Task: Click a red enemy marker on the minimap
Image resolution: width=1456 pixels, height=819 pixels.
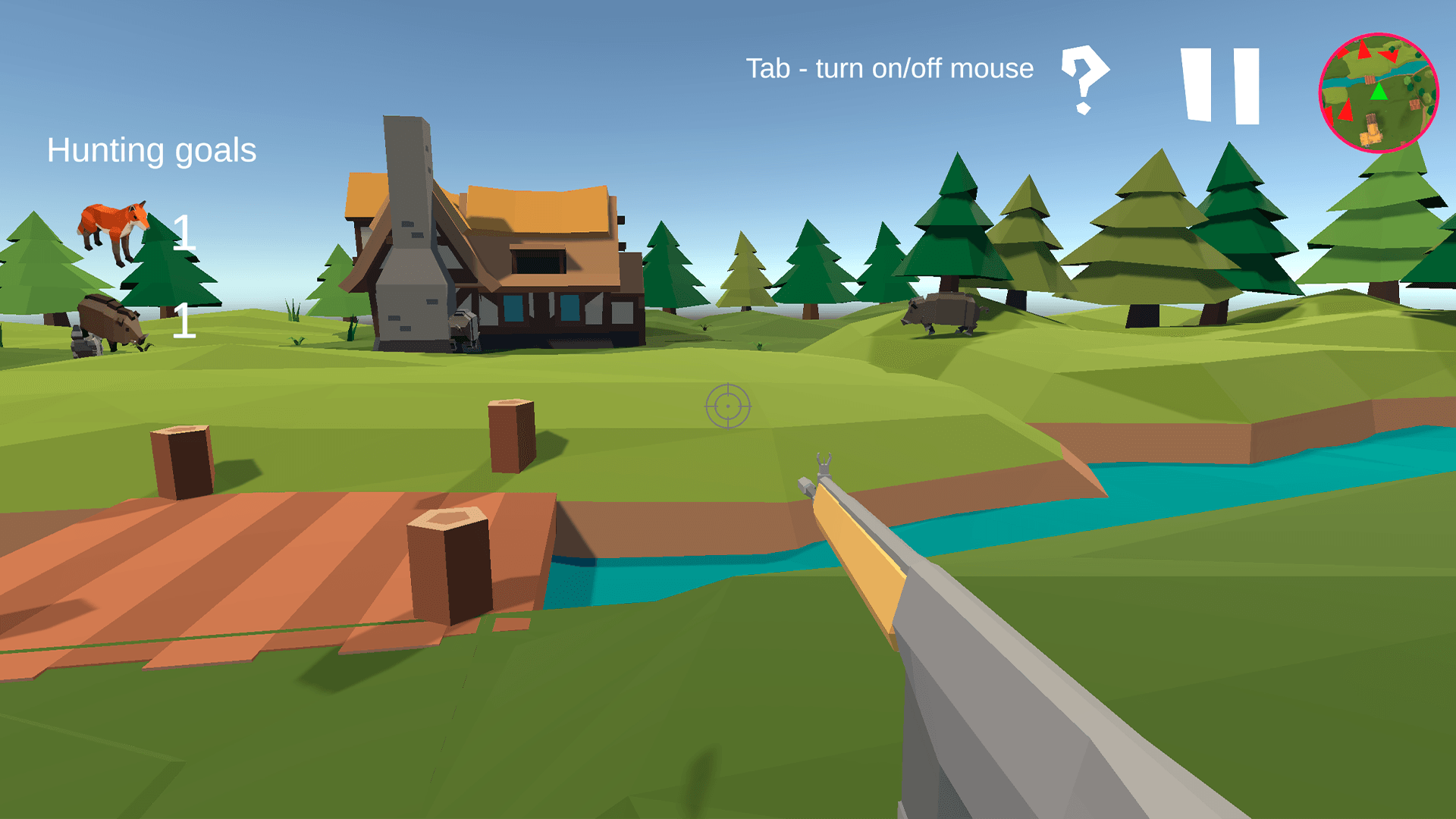Action: tap(1363, 50)
